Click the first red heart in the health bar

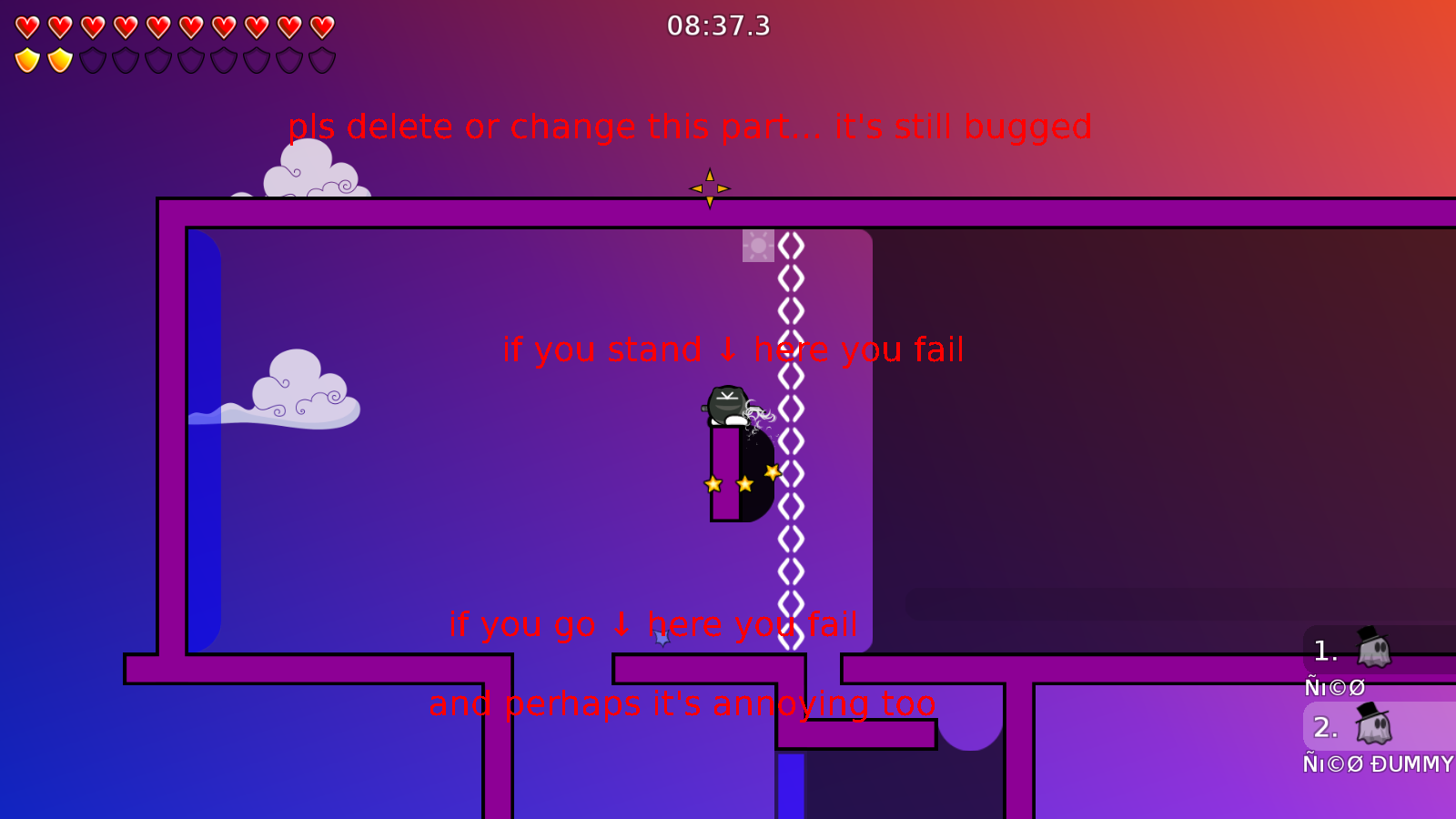(27, 25)
